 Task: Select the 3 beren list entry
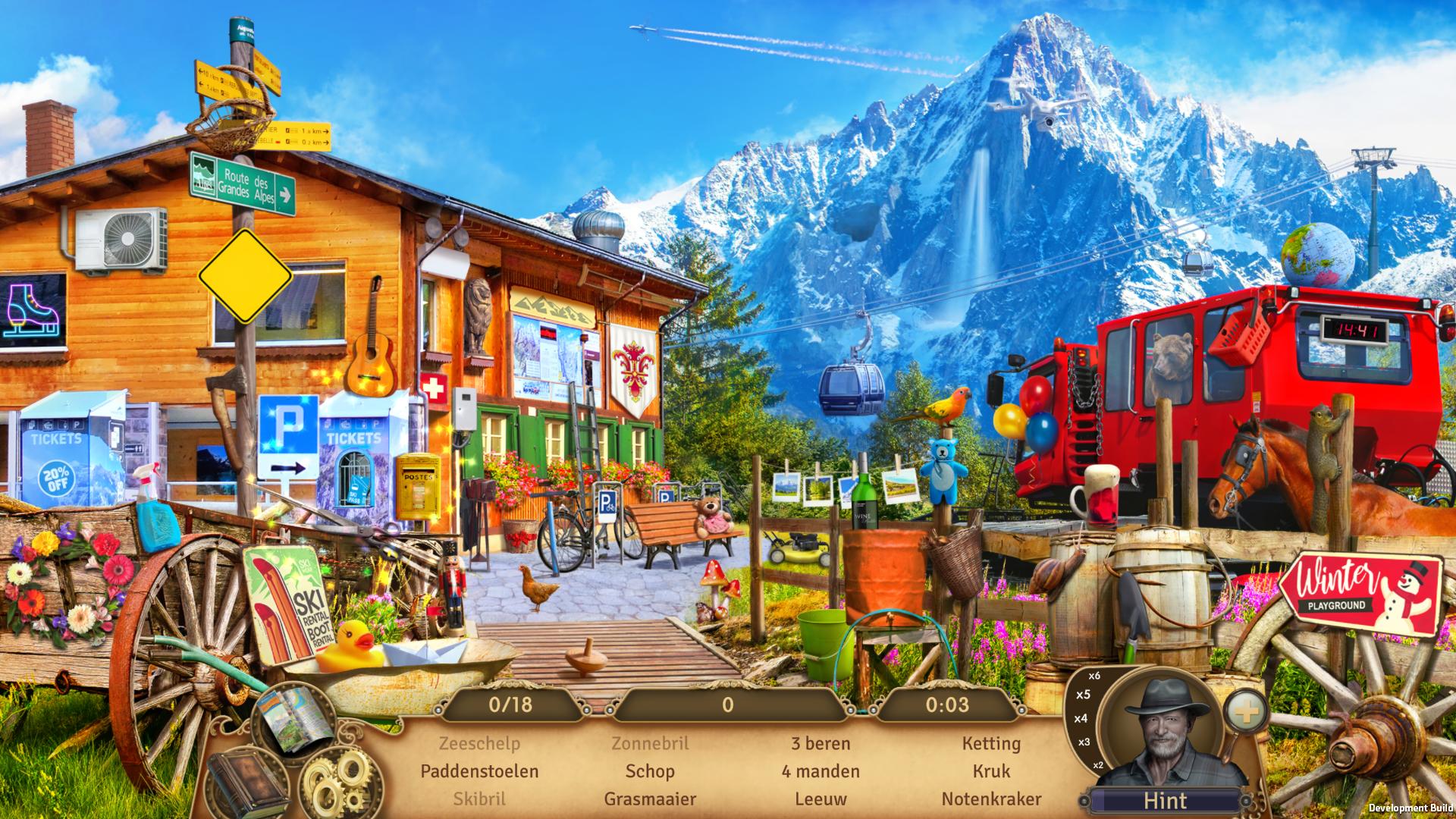coord(821,744)
